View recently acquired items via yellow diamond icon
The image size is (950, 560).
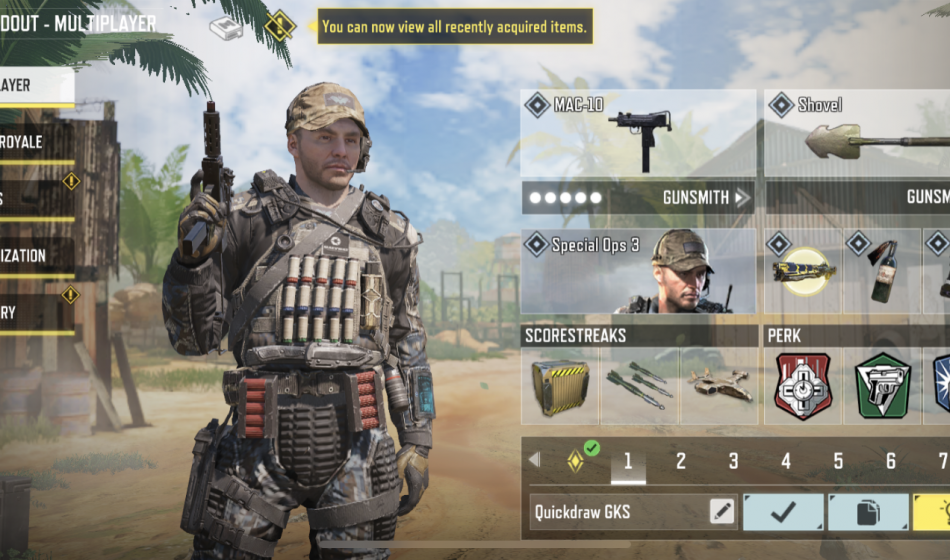tap(280, 26)
